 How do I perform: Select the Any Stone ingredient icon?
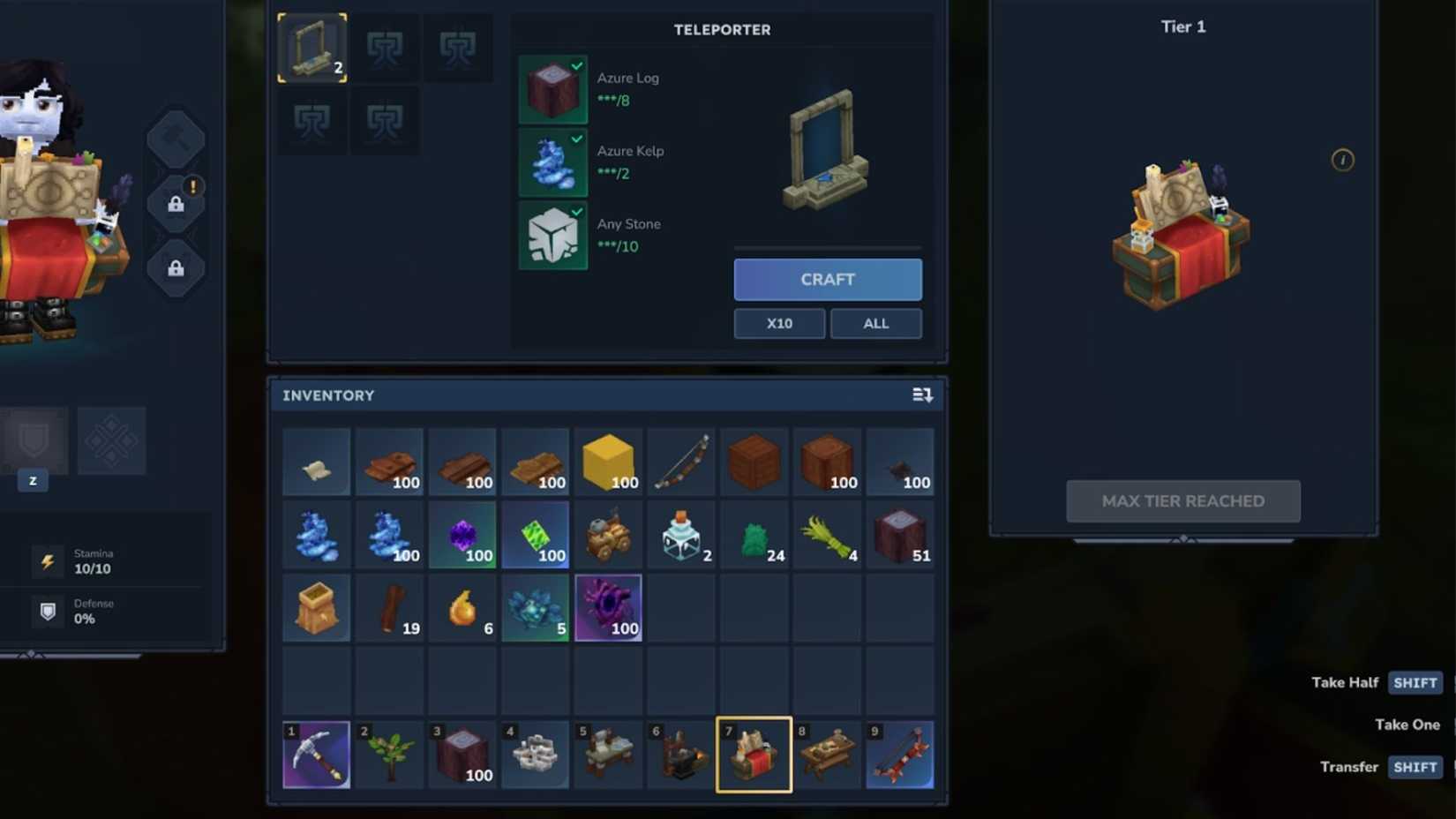pyautogui.click(x=552, y=236)
